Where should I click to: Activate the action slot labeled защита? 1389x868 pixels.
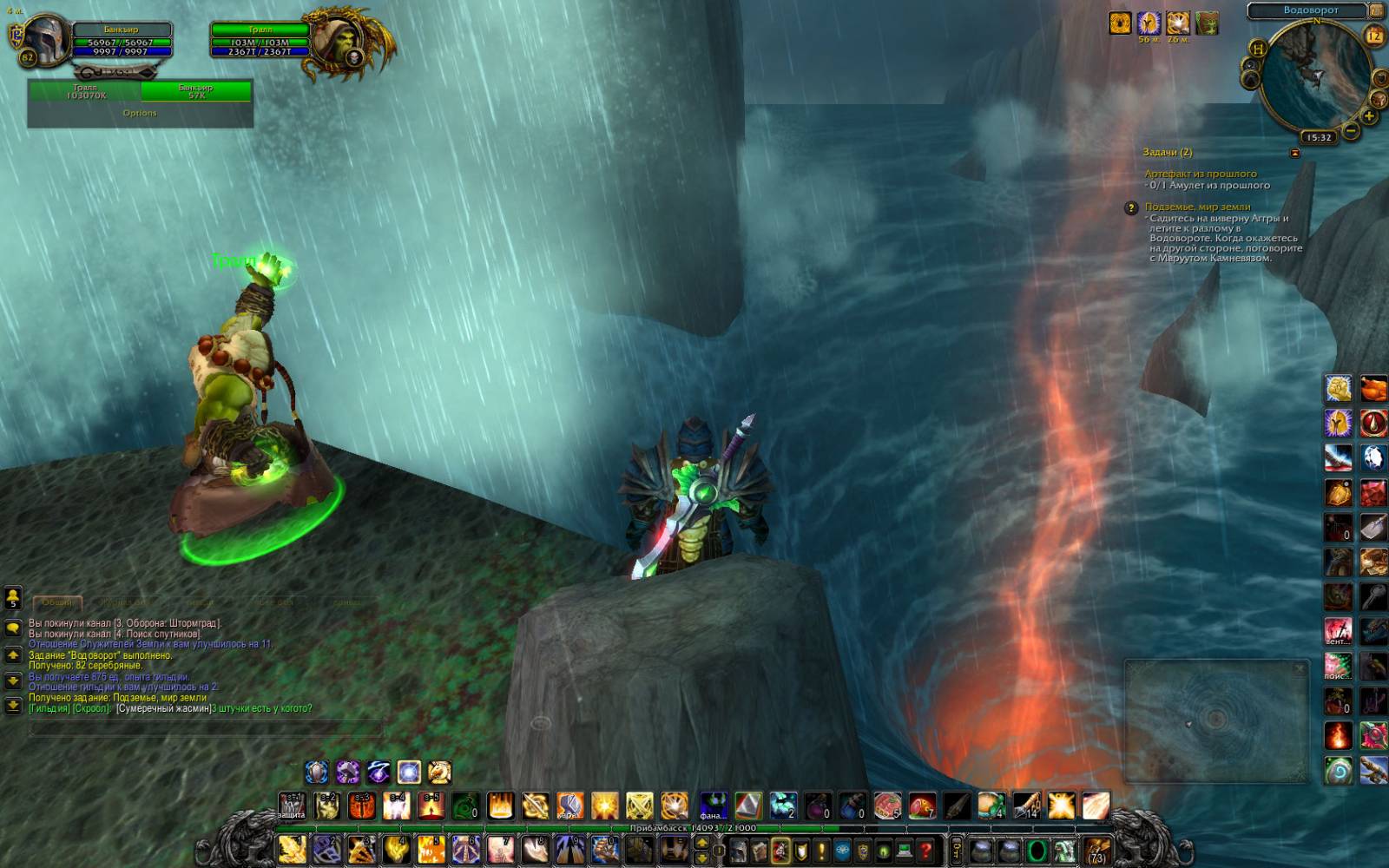292,806
